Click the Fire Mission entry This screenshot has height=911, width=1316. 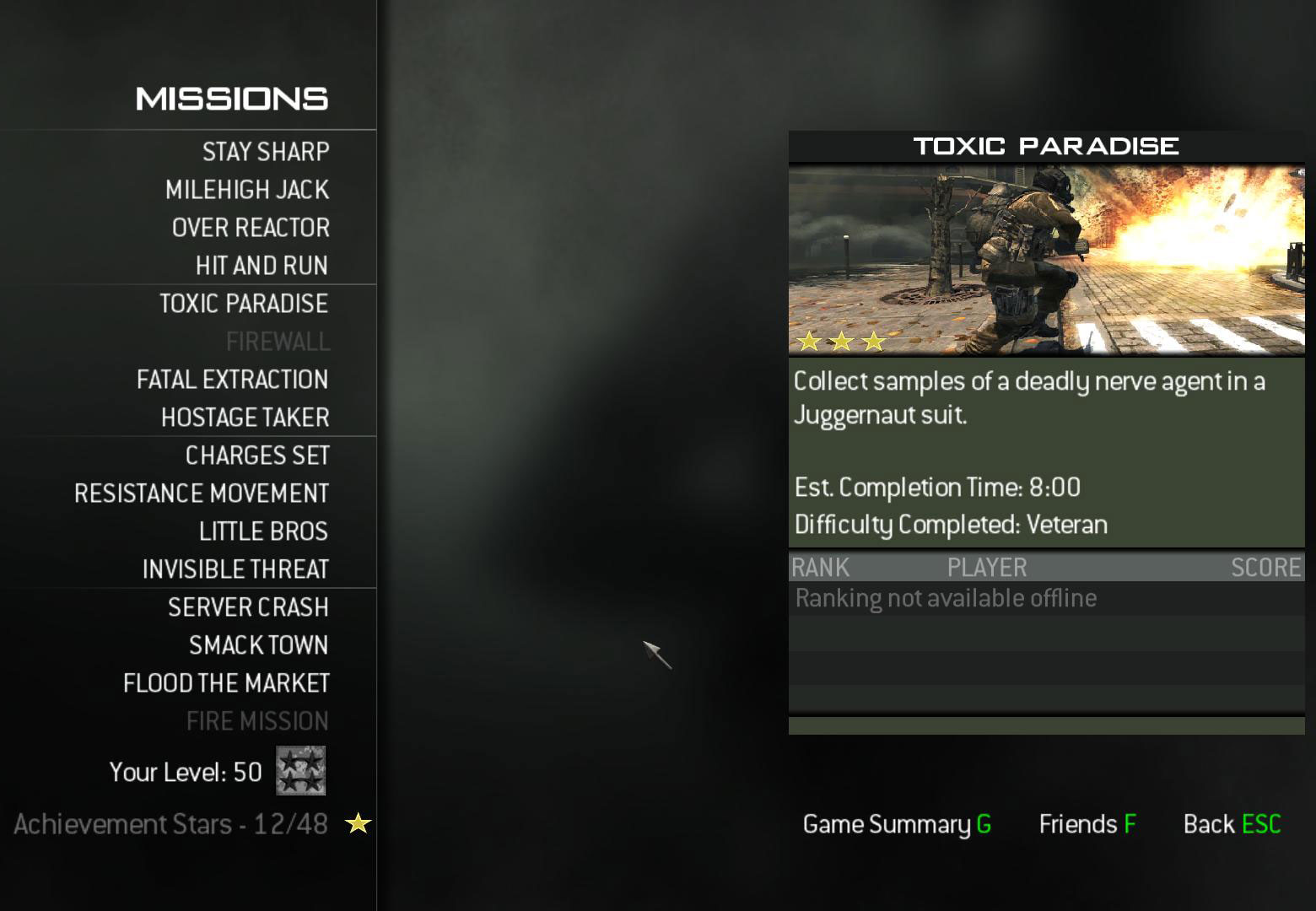pyautogui.click(x=257, y=721)
